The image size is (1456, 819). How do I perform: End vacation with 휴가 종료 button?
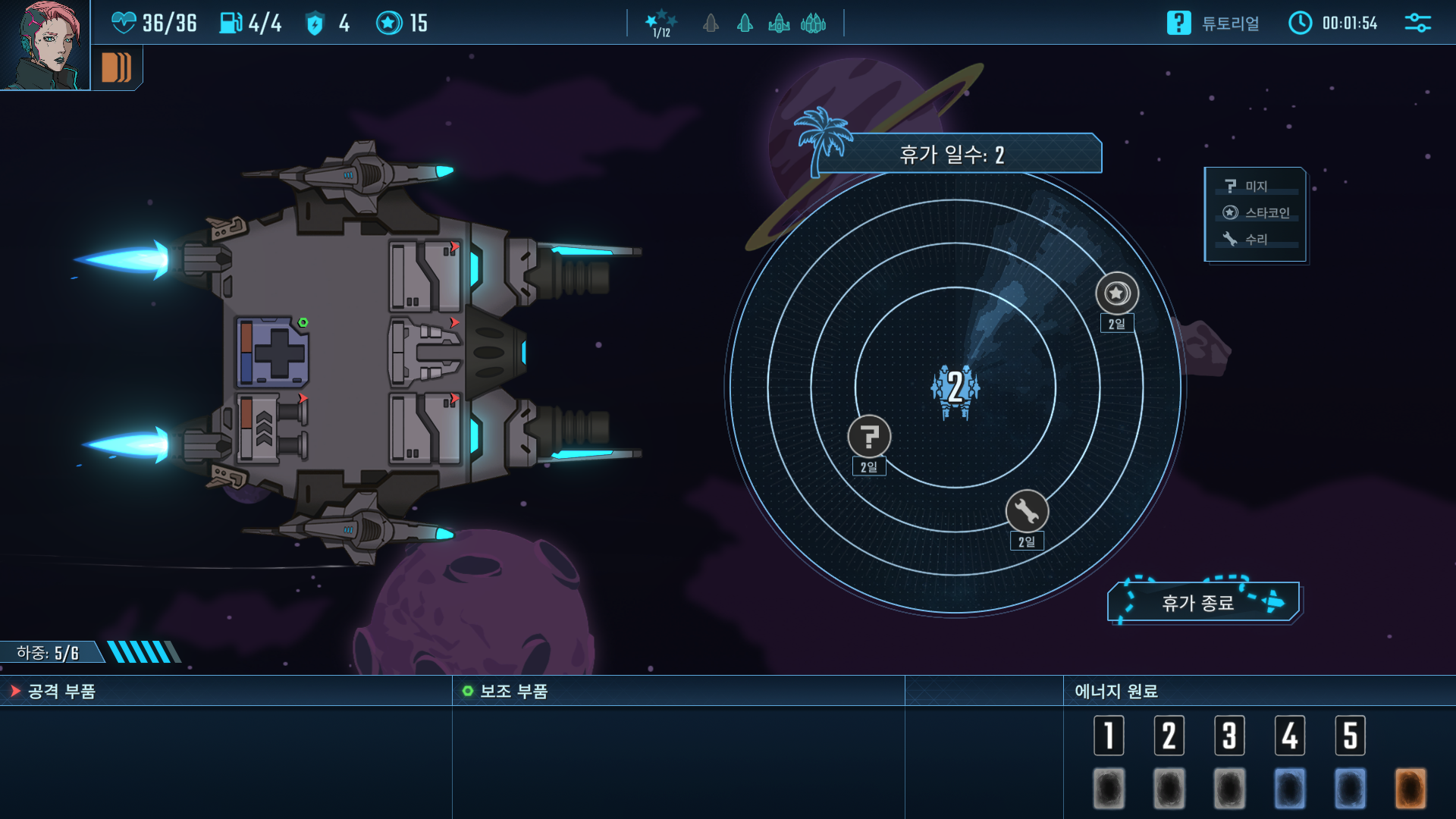click(1203, 603)
